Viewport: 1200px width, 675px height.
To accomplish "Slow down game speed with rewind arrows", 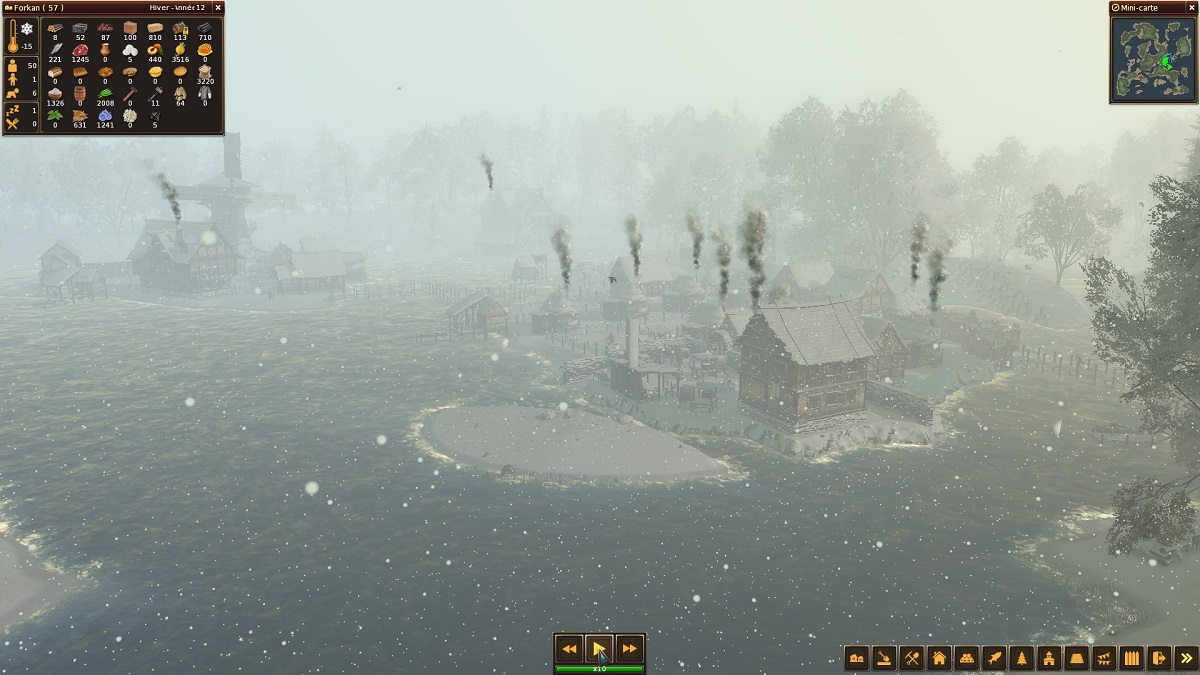I will (x=569, y=649).
